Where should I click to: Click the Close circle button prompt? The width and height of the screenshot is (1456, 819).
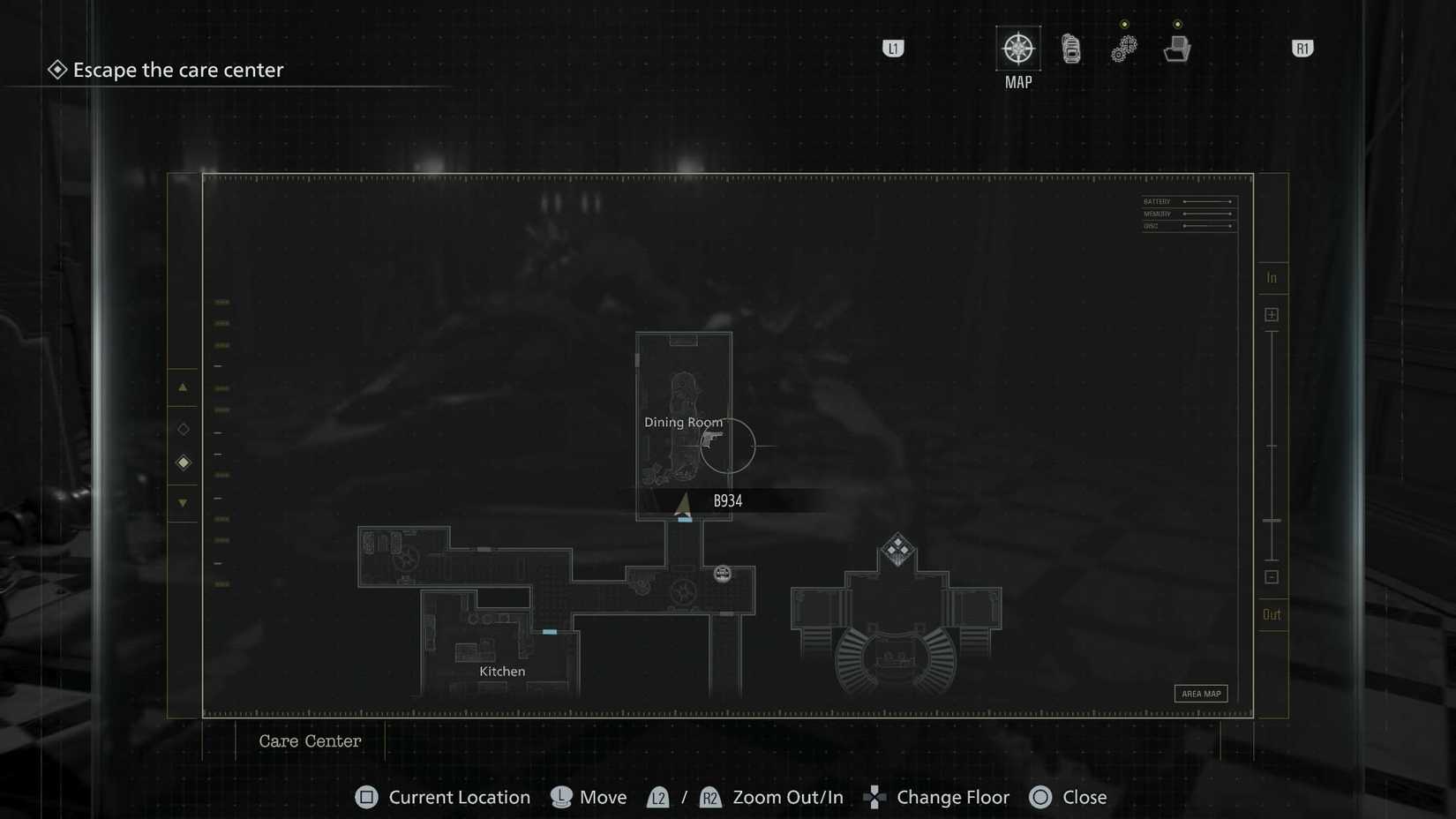click(1041, 797)
